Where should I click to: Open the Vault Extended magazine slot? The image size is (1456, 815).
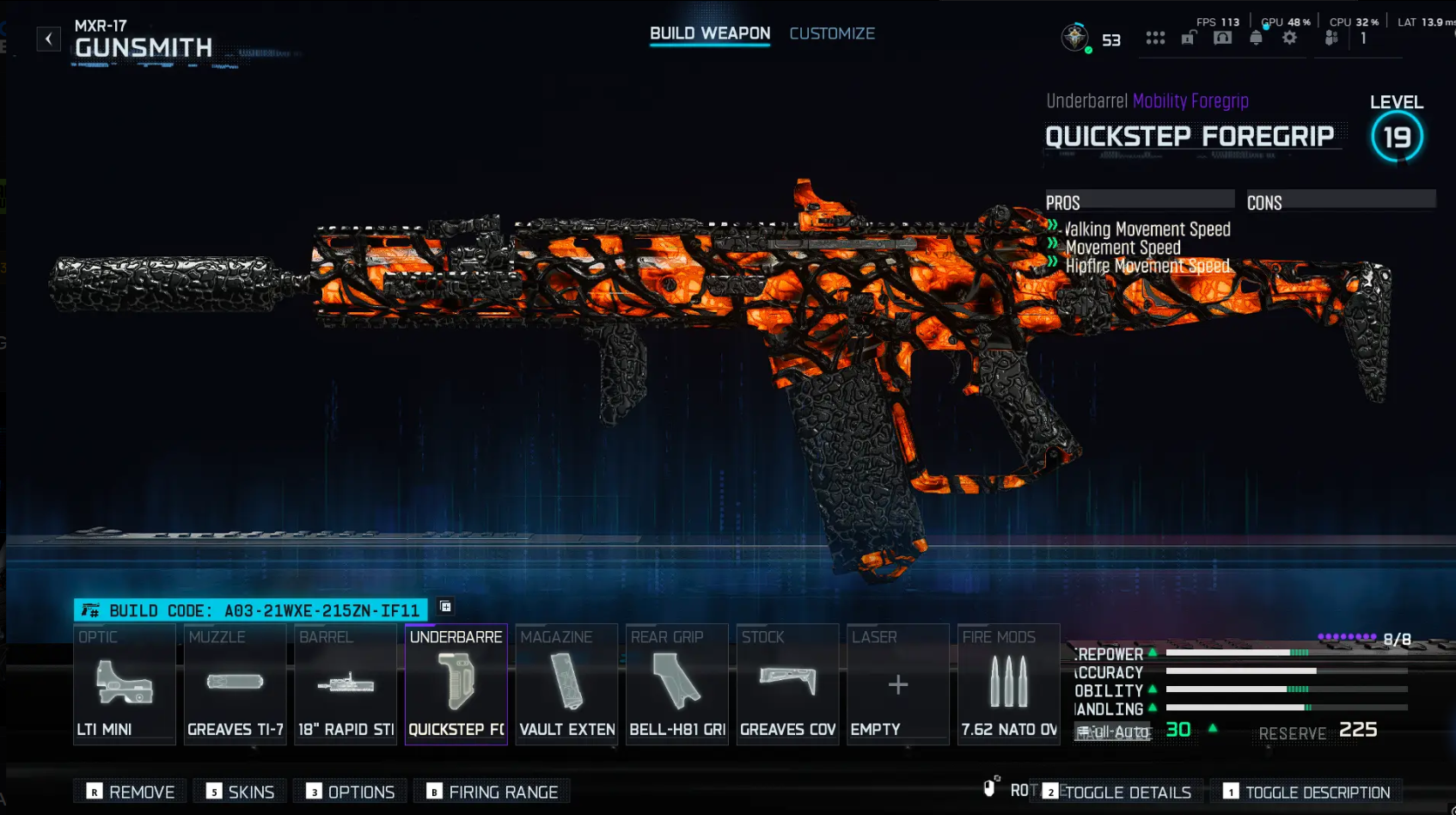566,683
